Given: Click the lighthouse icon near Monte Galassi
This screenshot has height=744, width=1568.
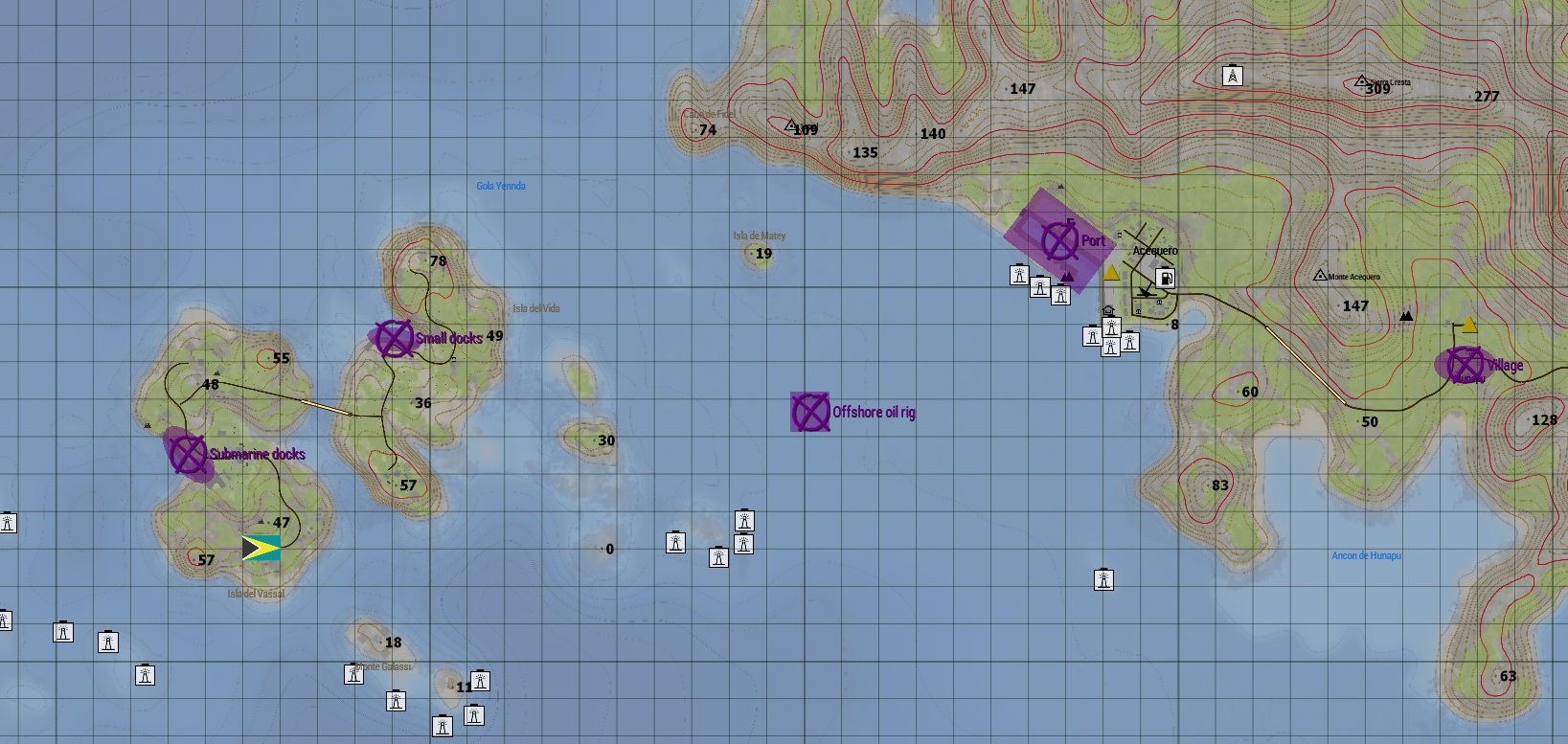Looking at the screenshot, I should [354, 673].
